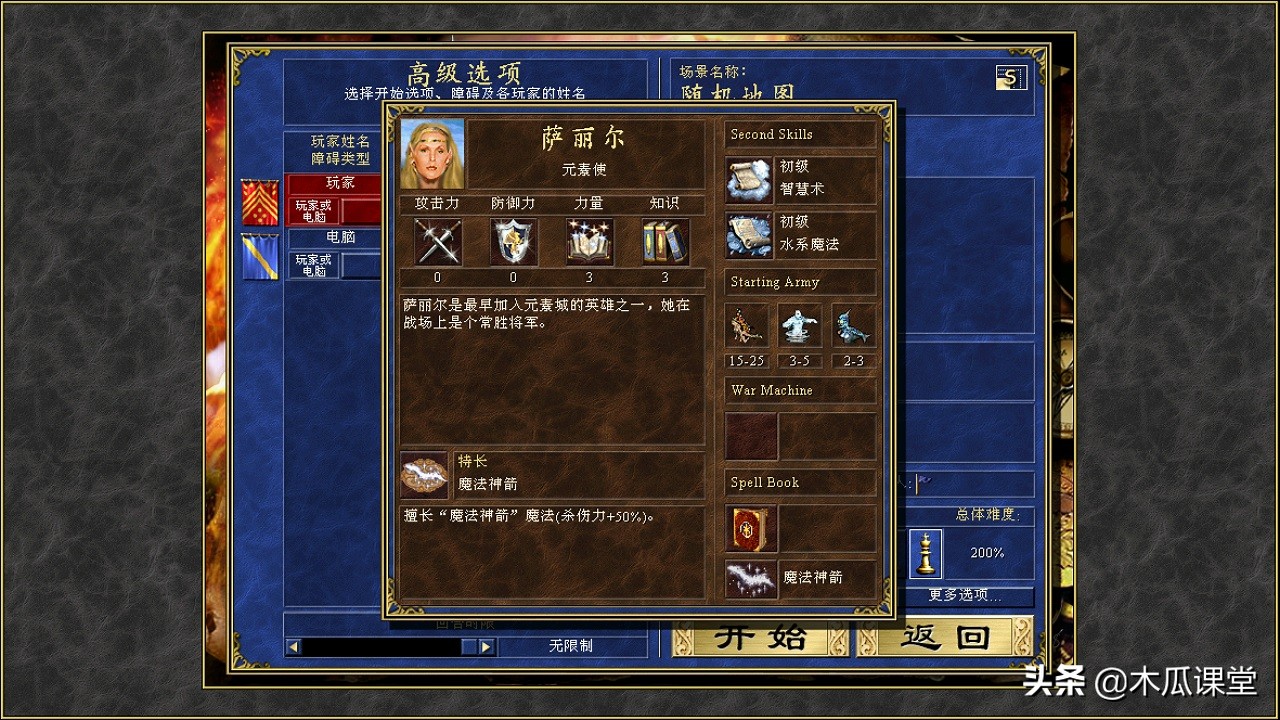Toggle the blue player flag banner
Viewport: 1280px width, 720px height.
(x=259, y=253)
